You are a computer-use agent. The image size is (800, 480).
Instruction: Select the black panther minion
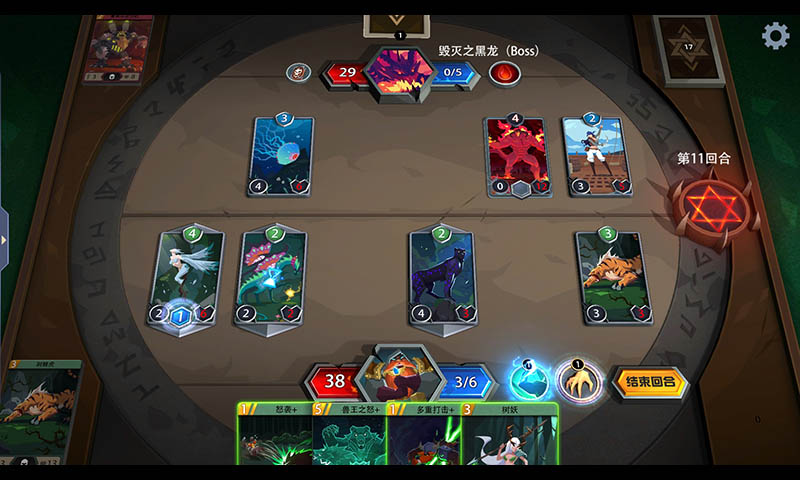point(441,277)
